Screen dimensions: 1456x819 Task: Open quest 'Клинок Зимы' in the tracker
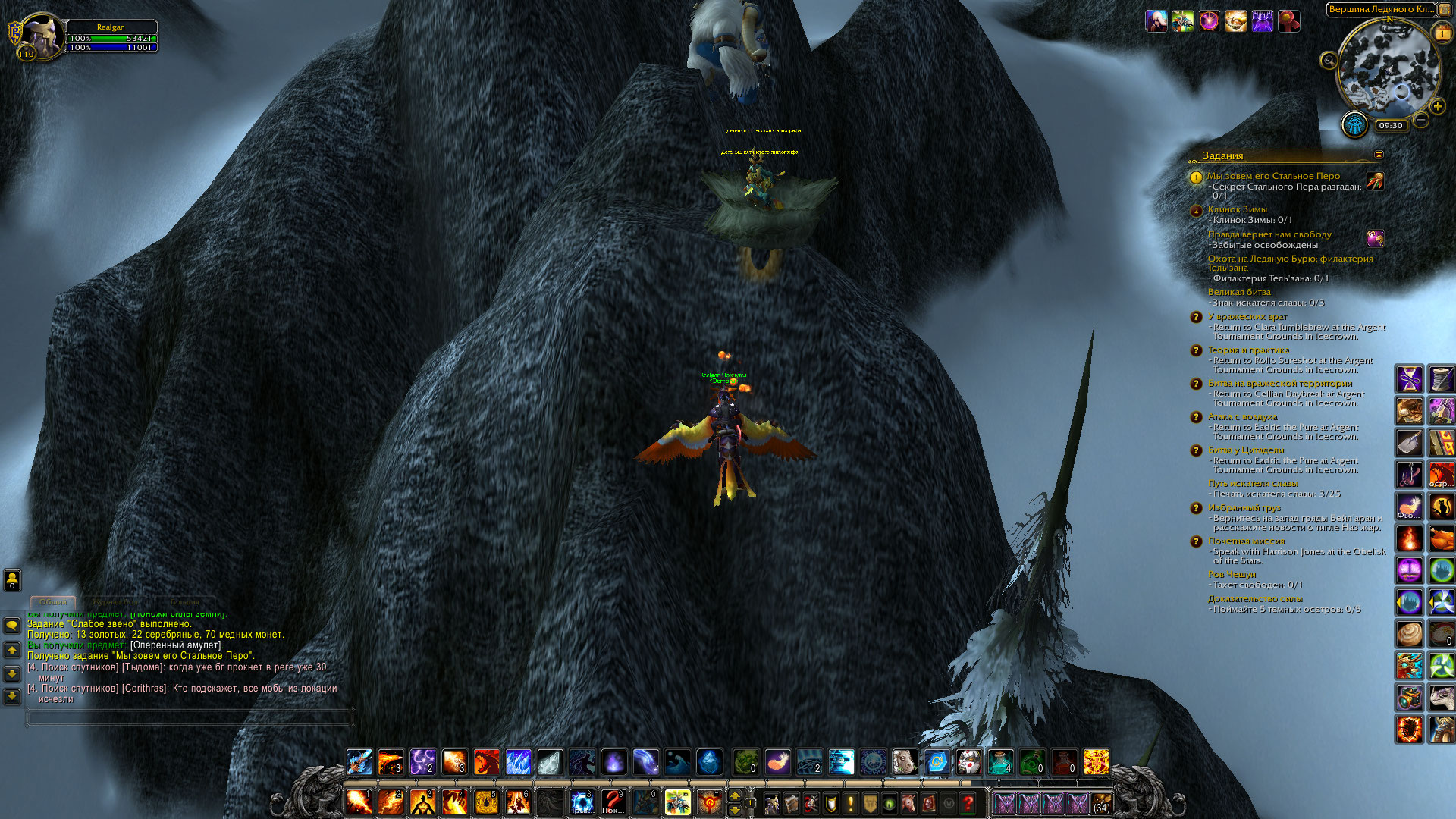[x=1237, y=209]
